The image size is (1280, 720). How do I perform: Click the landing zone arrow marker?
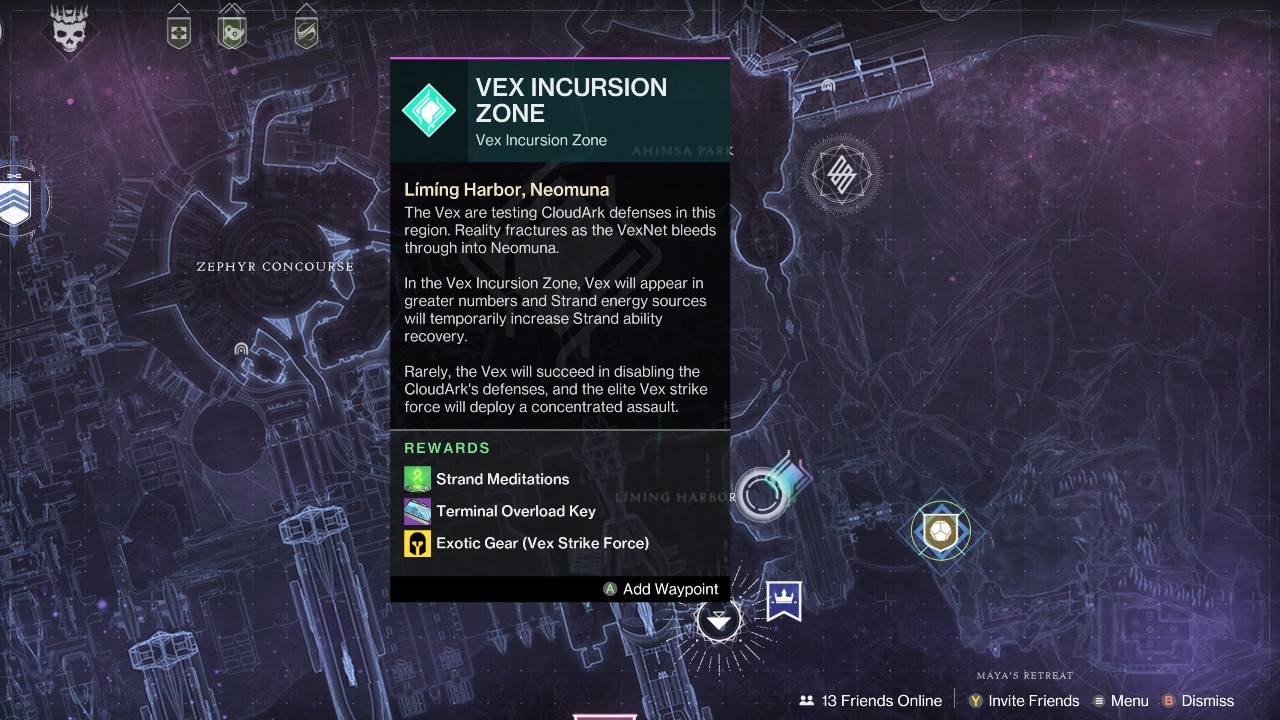click(718, 620)
